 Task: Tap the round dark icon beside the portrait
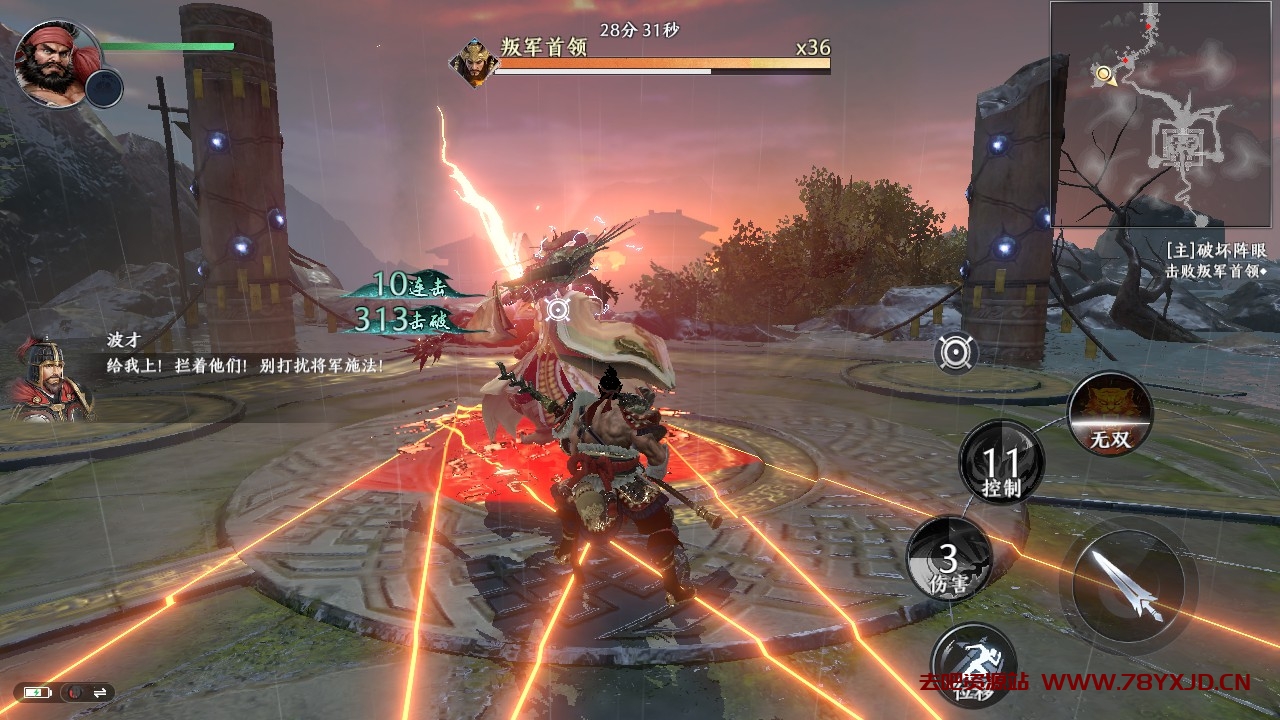pos(104,88)
